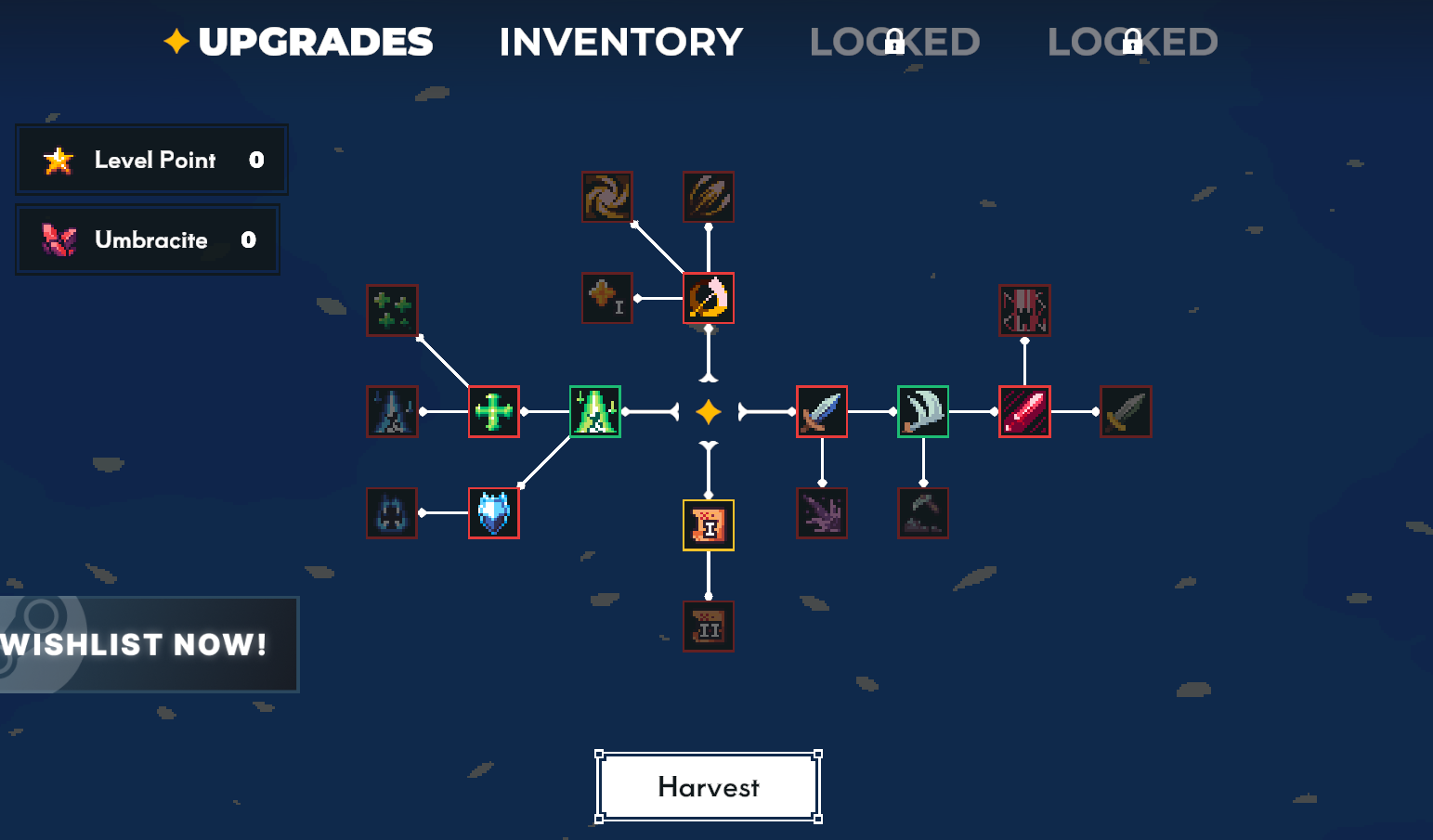Select the locked pickaxe upgrade node
The height and width of the screenshot is (840, 1433).
pos(923,512)
